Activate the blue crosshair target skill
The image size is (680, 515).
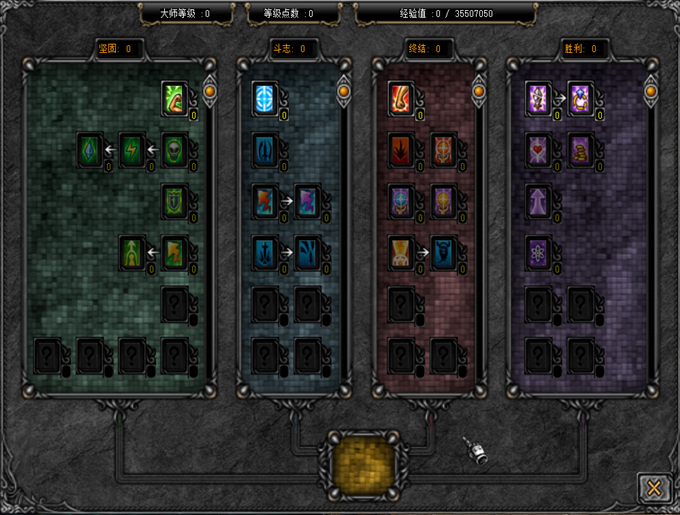point(265,98)
